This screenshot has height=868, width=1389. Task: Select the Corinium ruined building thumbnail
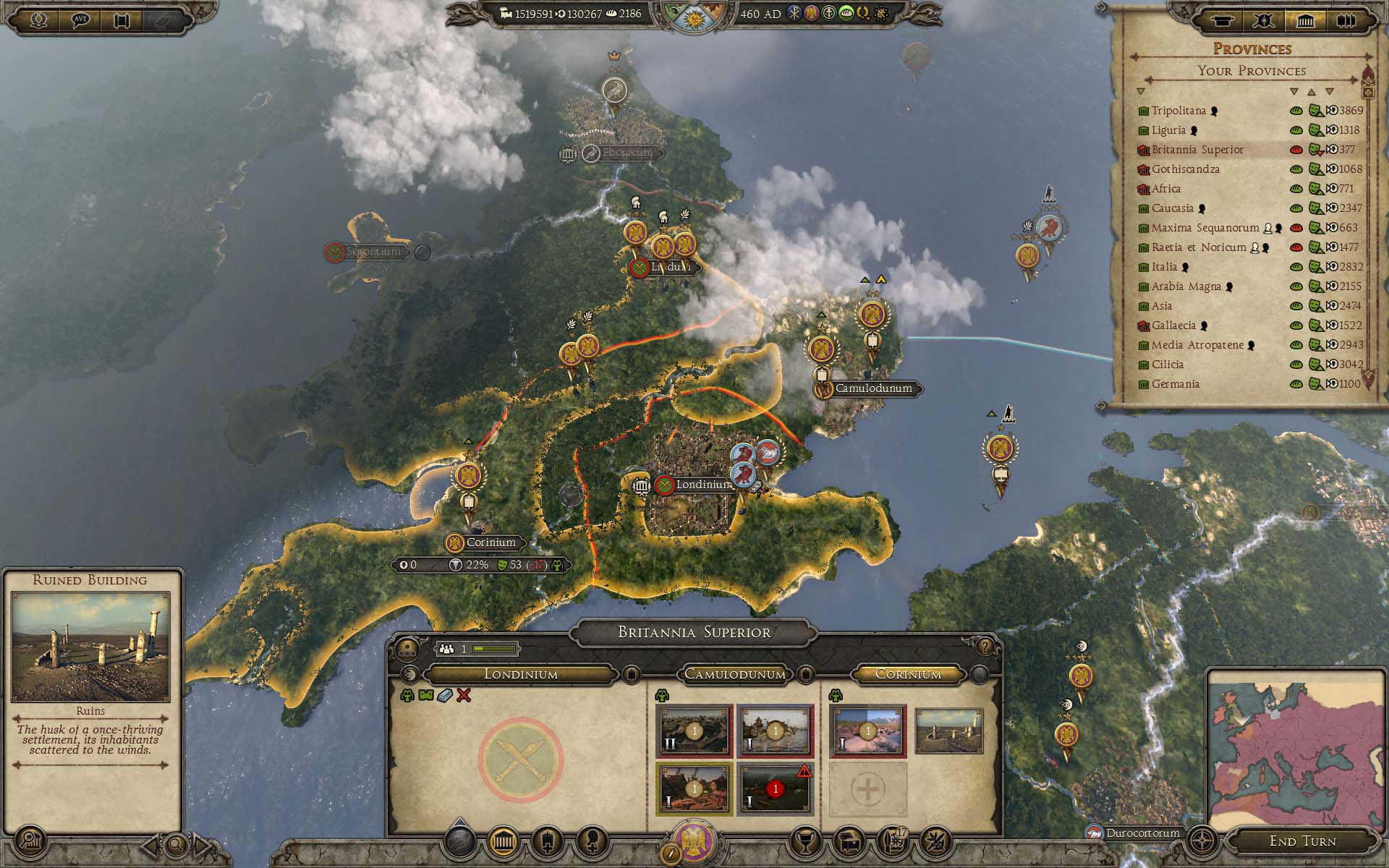948,731
